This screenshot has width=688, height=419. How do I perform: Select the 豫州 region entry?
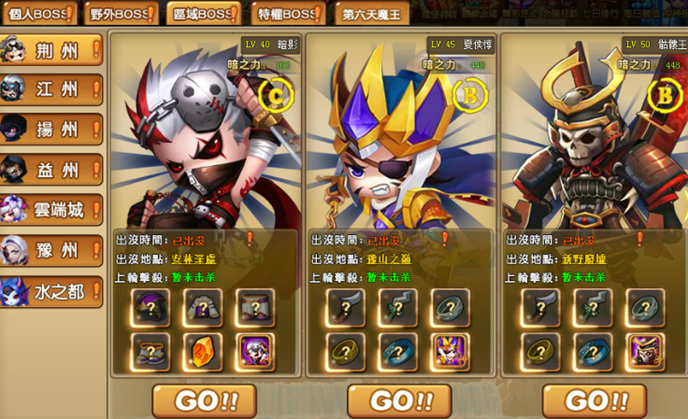pos(52,250)
